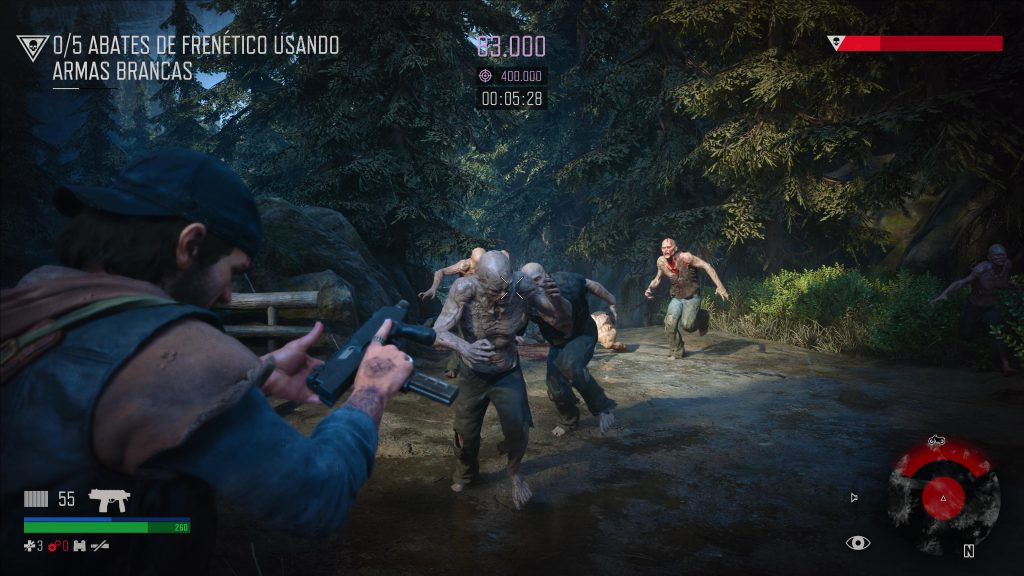Select the red bomb throwable icon
This screenshot has width=1024, height=576.
54,546
